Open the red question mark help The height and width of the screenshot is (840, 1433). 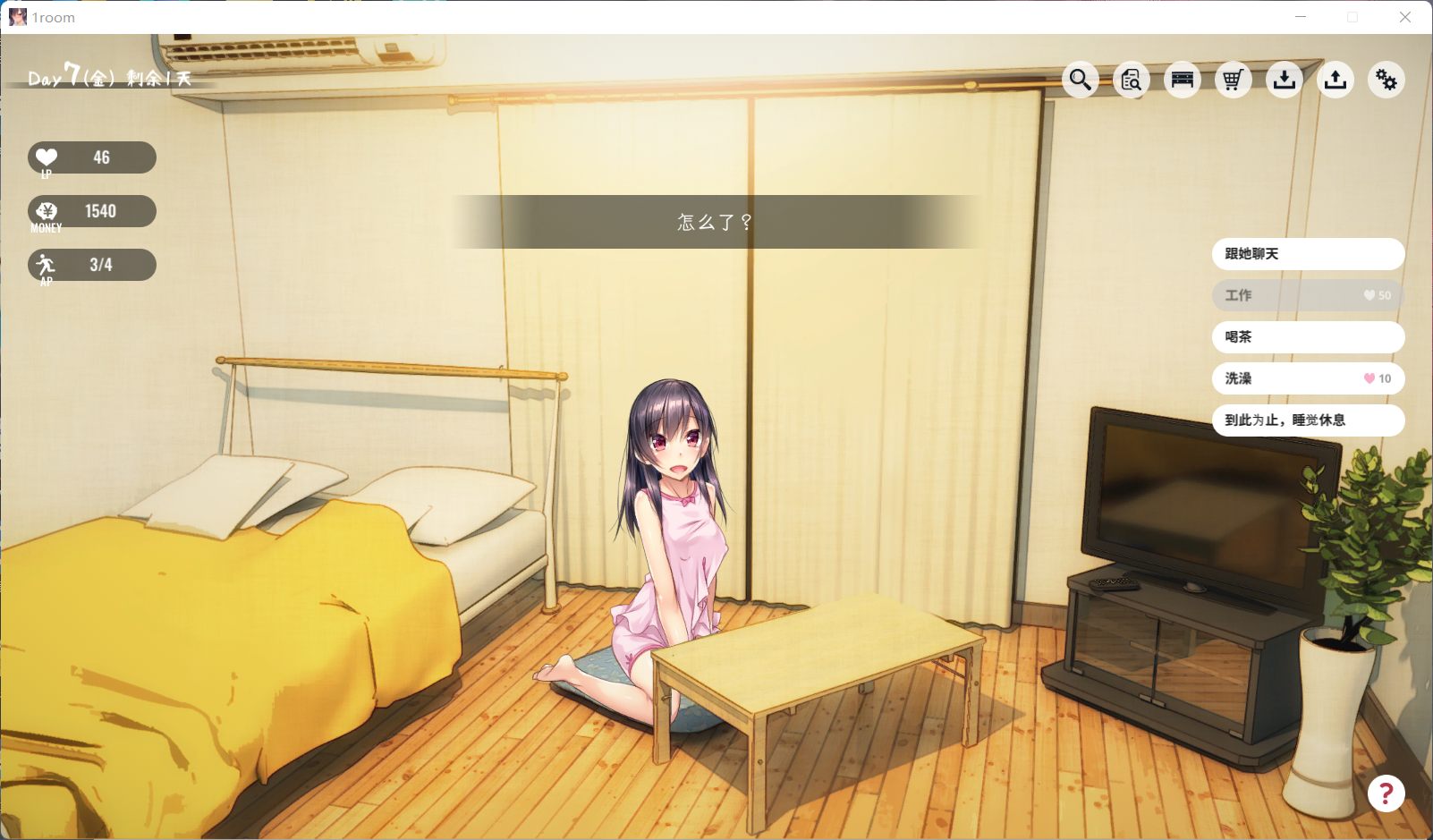coord(1386,793)
